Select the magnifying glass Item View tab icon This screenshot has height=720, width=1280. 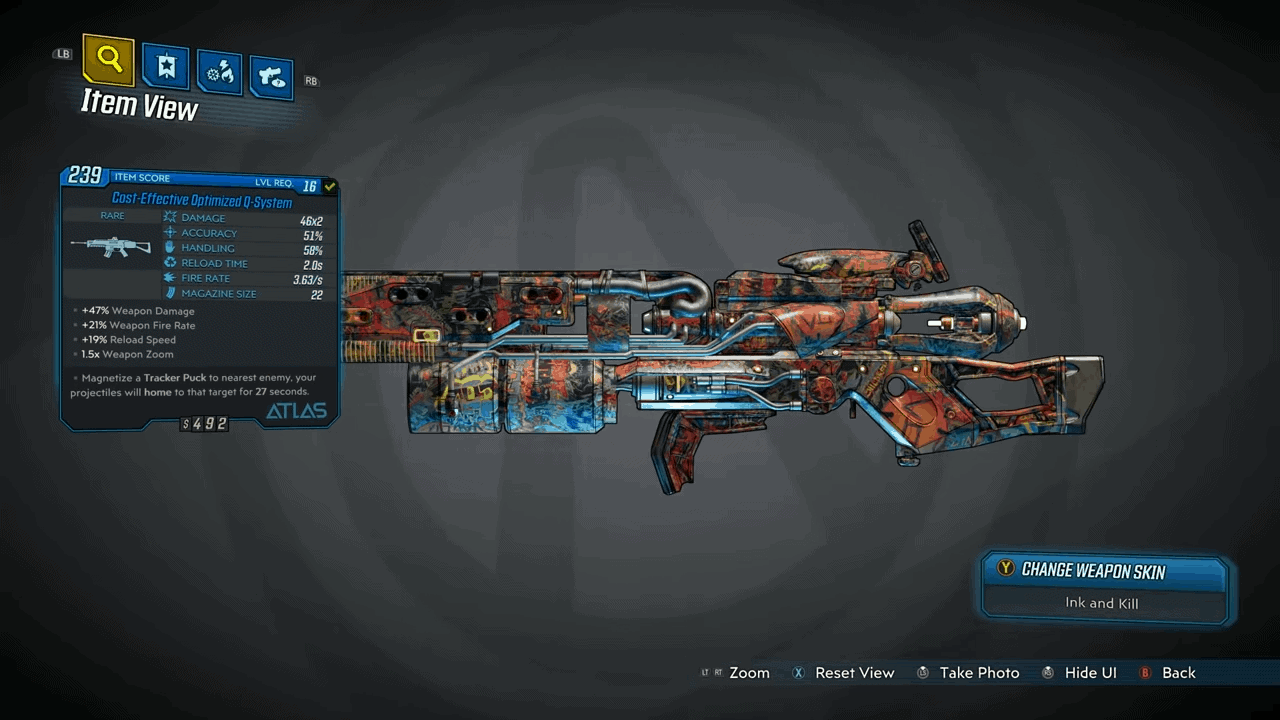[108, 60]
